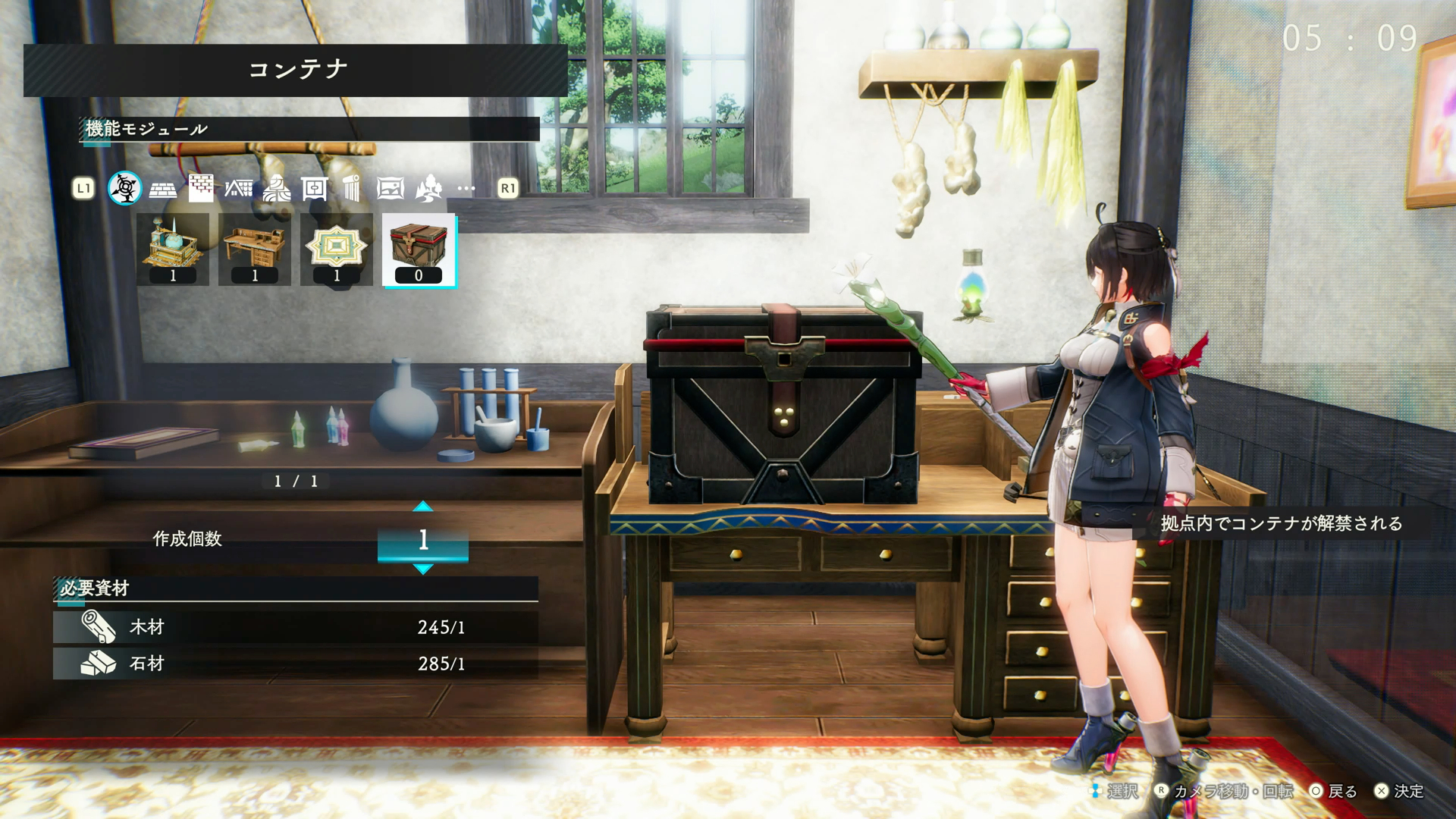
Task: Pick the star-shaped warp pad item
Action: point(337,249)
